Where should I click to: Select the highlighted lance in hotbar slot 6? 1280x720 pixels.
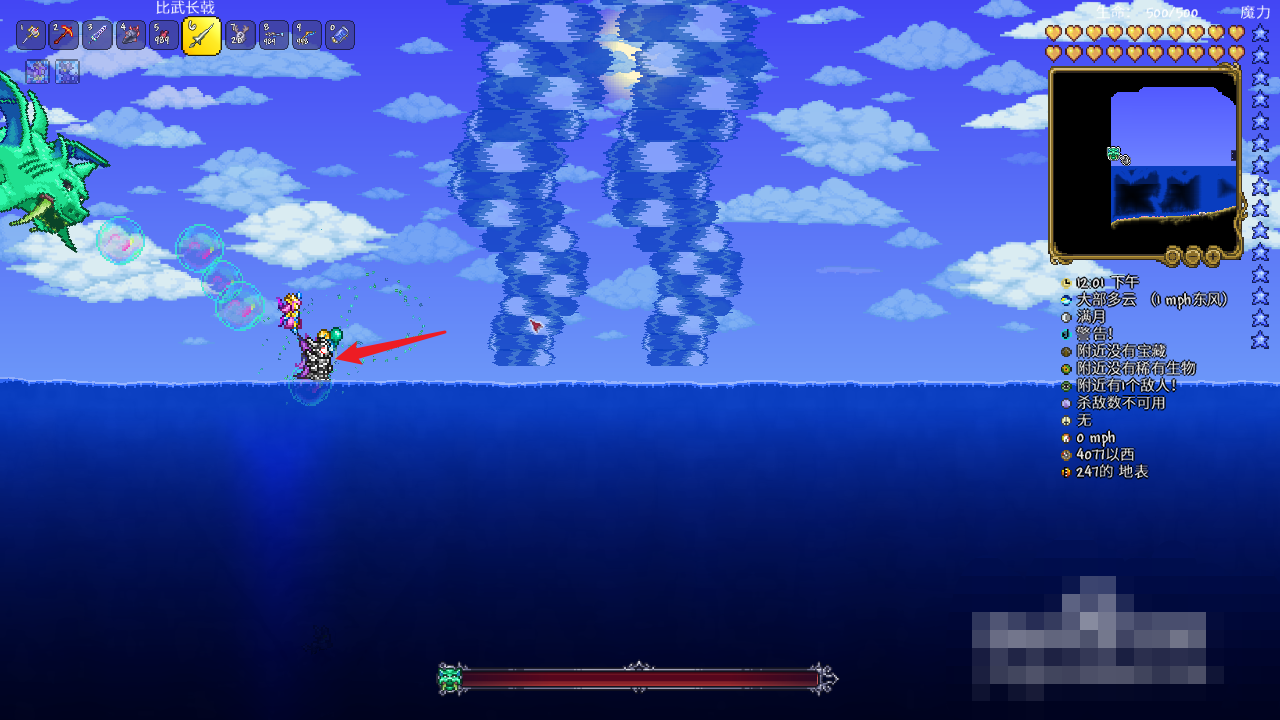pos(201,36)
